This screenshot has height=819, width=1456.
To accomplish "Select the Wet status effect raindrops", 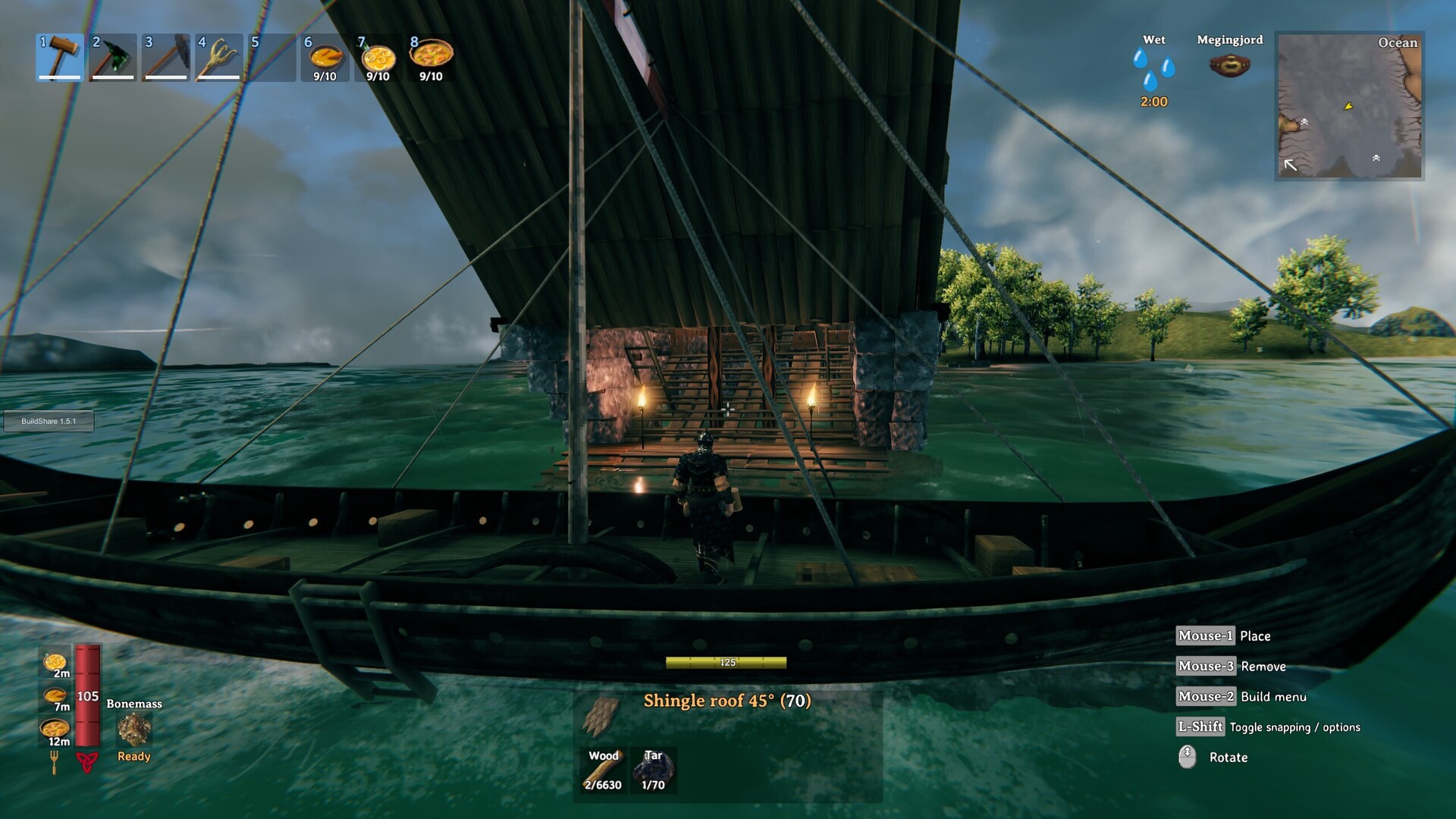I will click(x=1153, y=70).
